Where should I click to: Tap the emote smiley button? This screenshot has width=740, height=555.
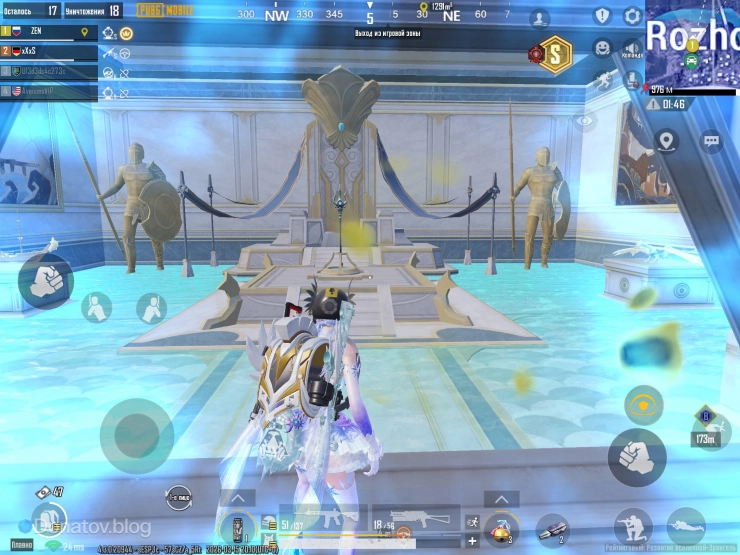coord(602,47)
